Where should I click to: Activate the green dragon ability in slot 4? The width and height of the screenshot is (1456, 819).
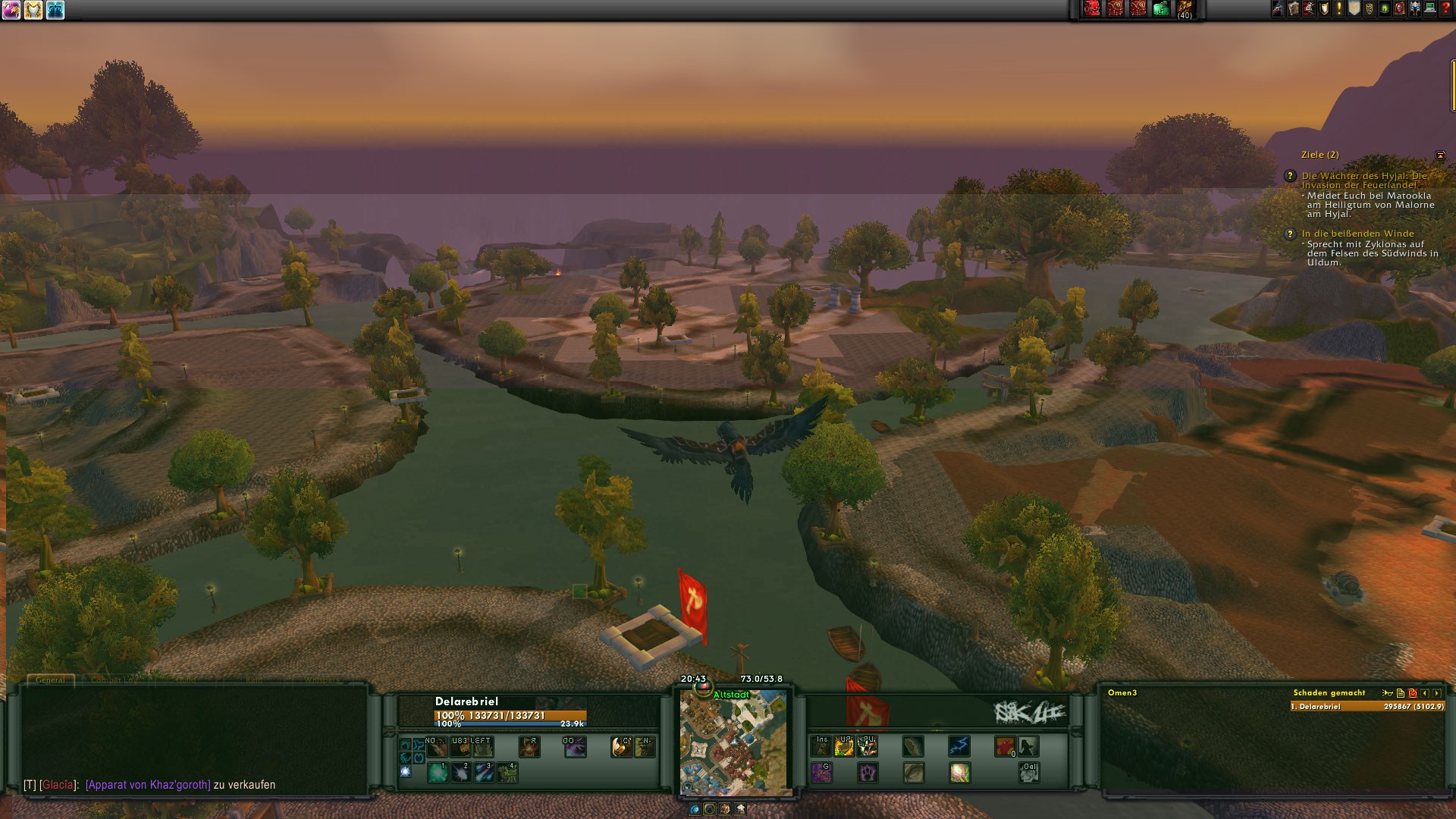point(507,772)
